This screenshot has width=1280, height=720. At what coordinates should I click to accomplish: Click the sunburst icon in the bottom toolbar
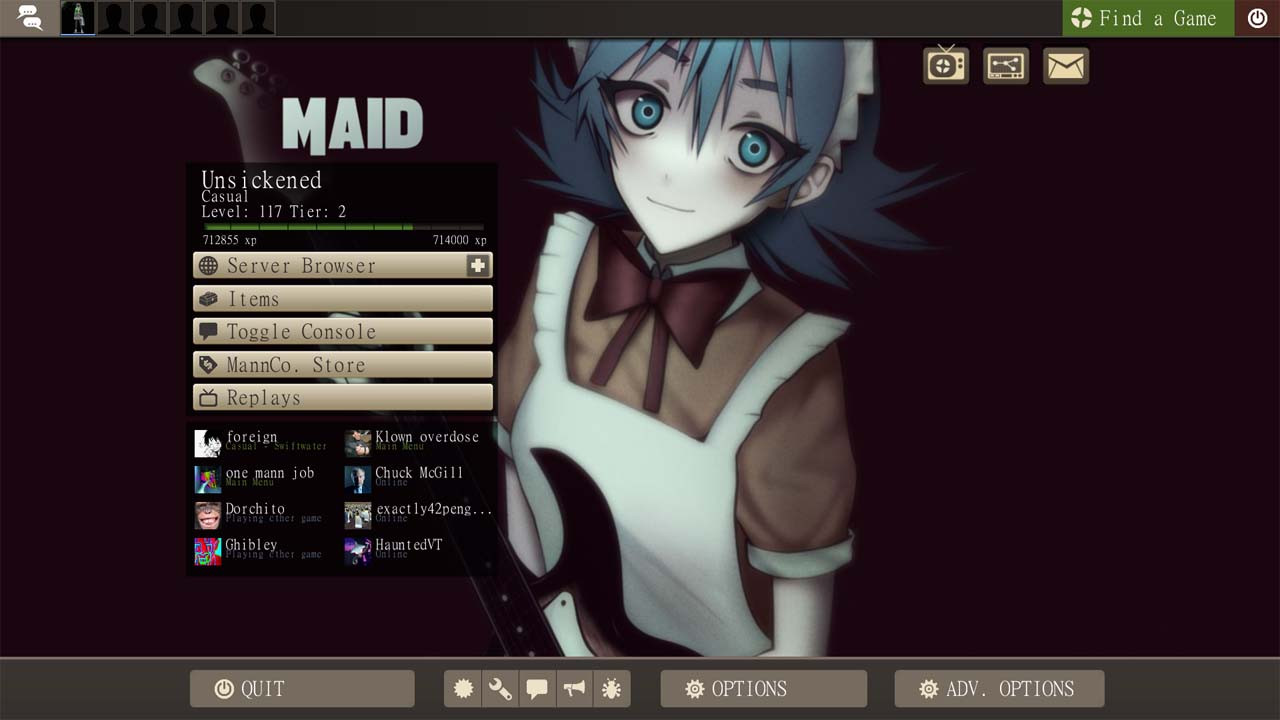[x=463, y=688]
